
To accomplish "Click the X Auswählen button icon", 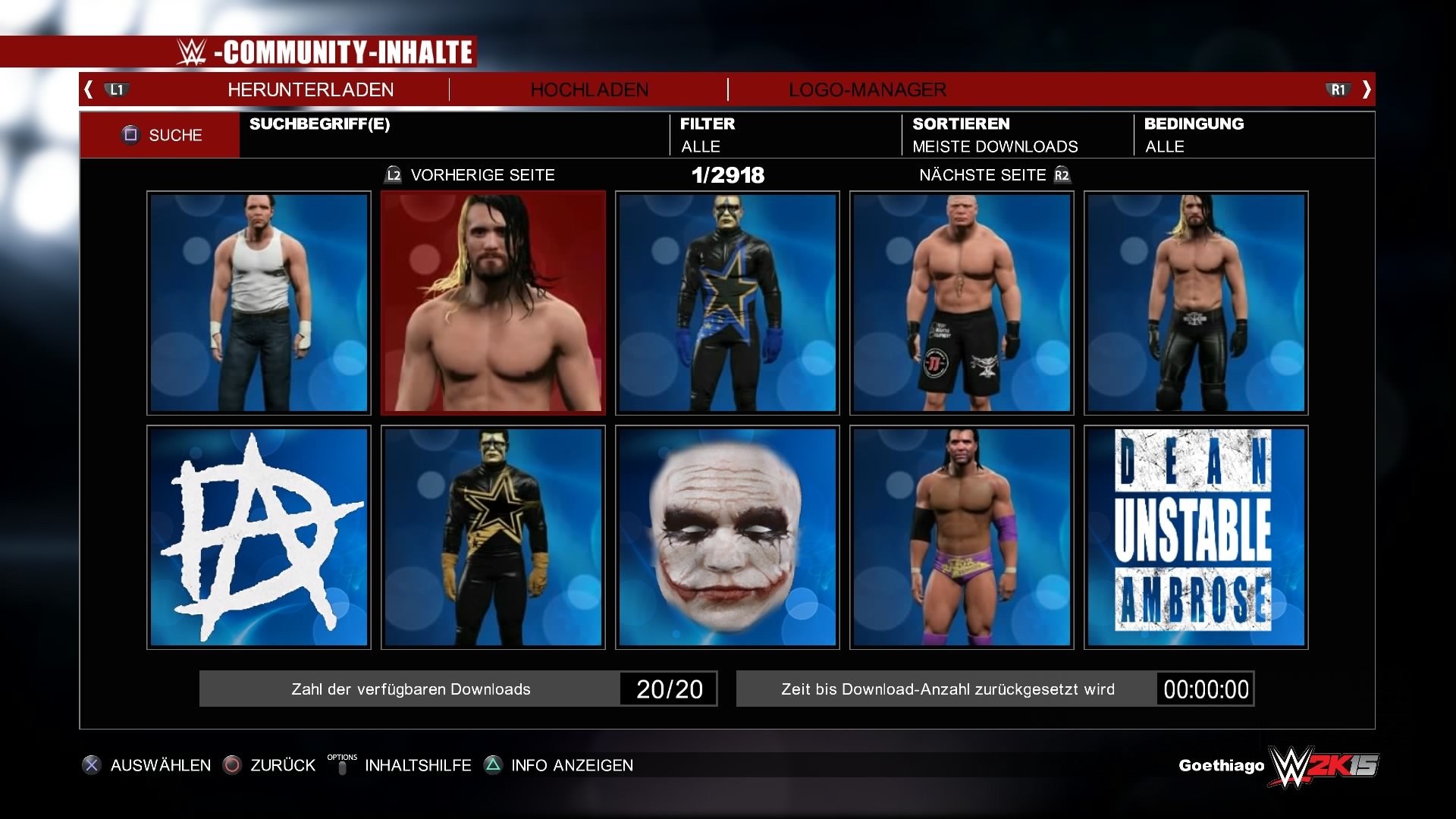I will tap(93, 765).
